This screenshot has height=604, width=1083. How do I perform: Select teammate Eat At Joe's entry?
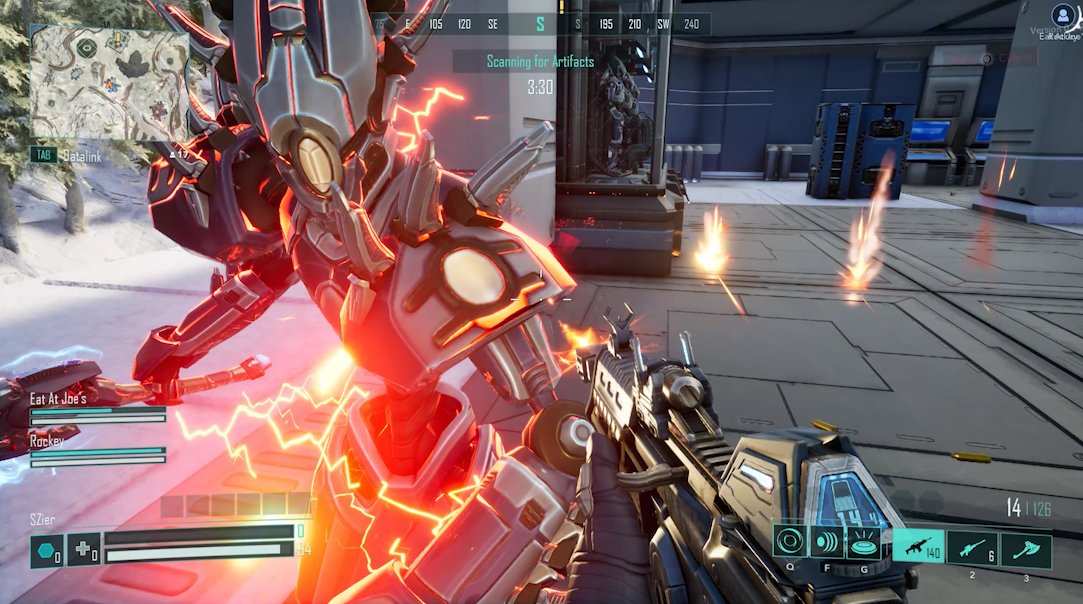point(97,407)
